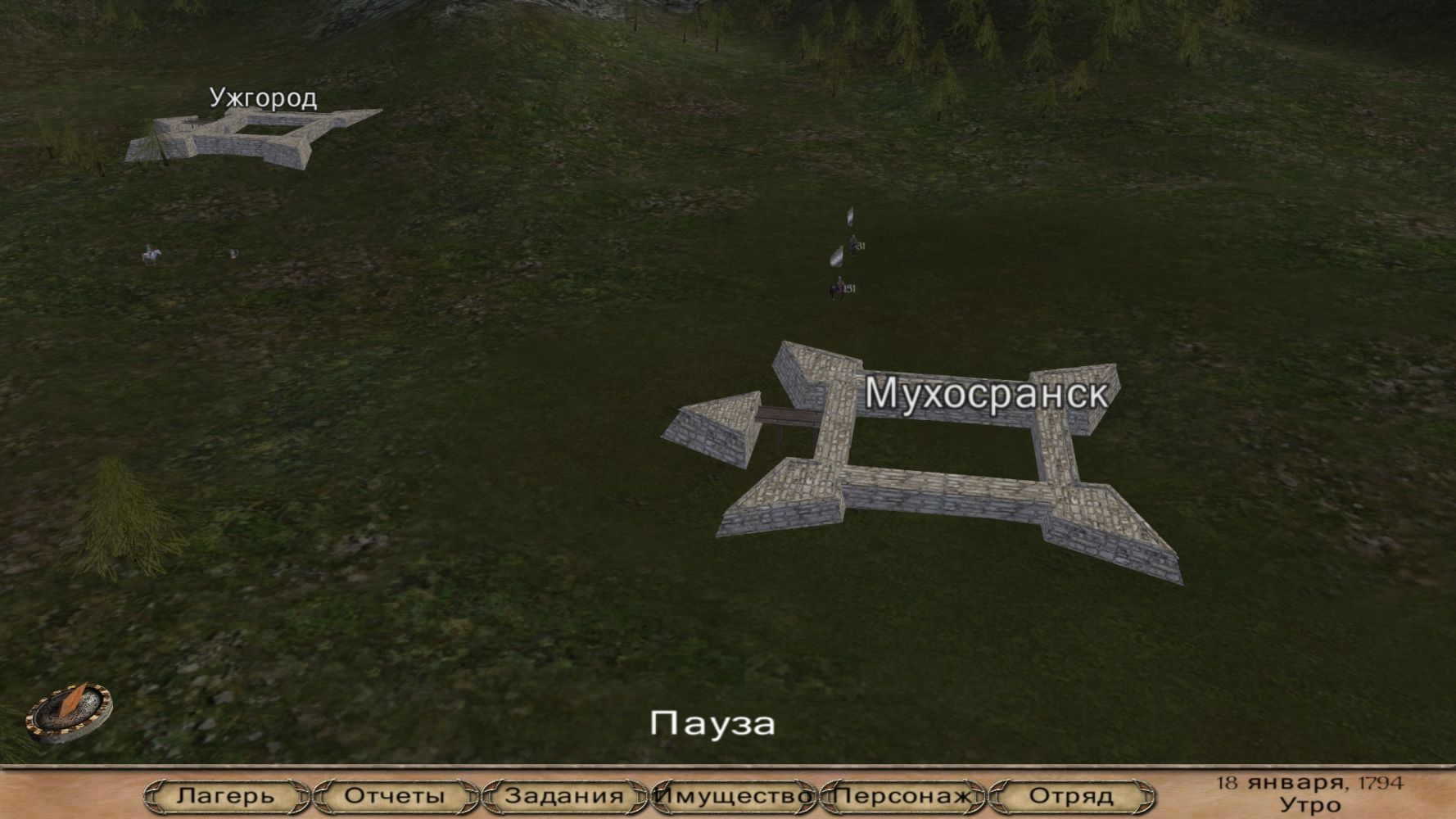
Task: View the Персонаж (Character) sheet
Action: tap(903, 795)
